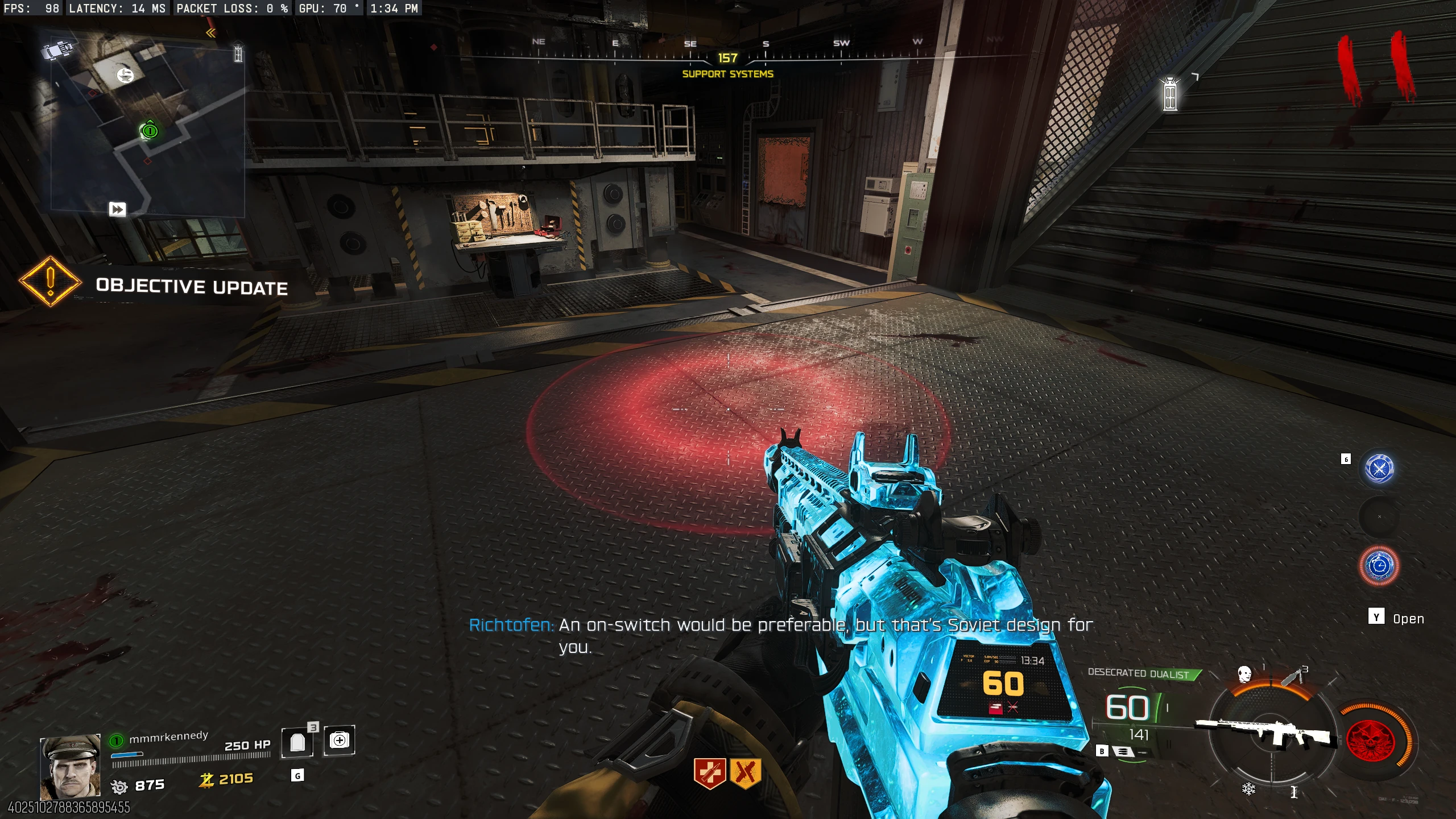Click the door icon beside the minimap
The width and height of the screenshot is (1456, 819).
tap(238, 54)
